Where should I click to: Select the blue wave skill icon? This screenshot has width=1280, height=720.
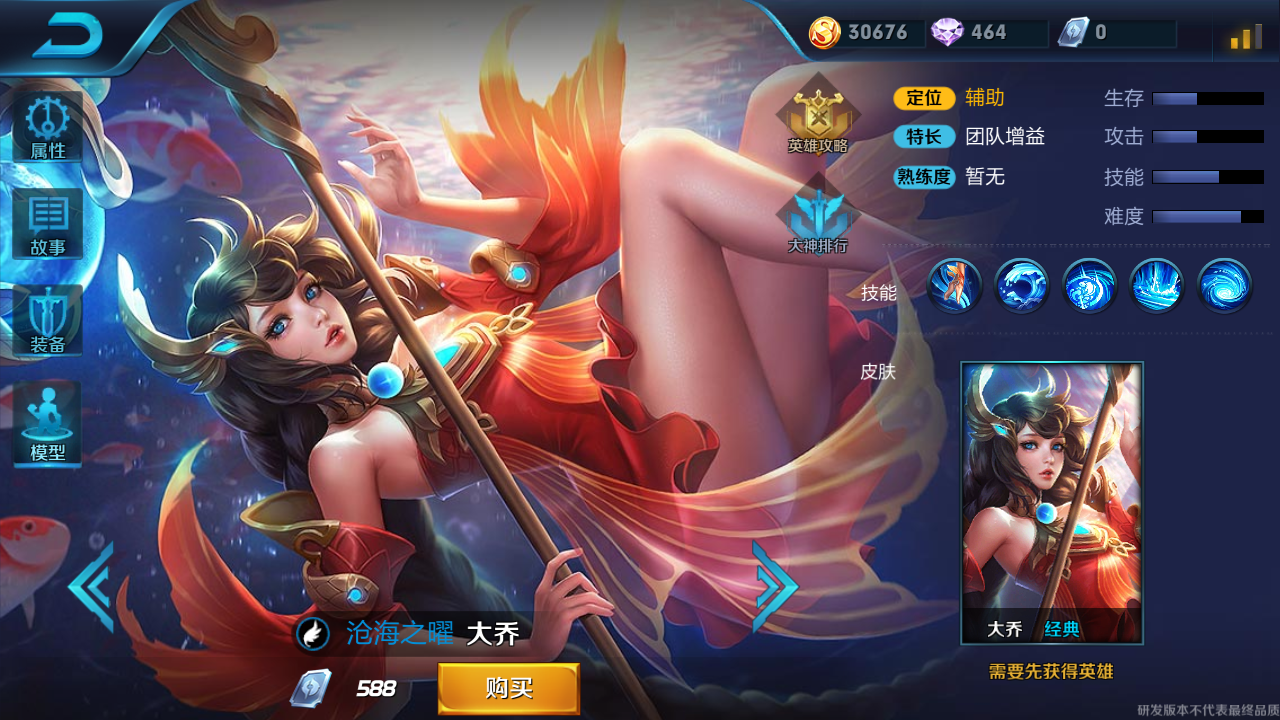click(1022, 286)
